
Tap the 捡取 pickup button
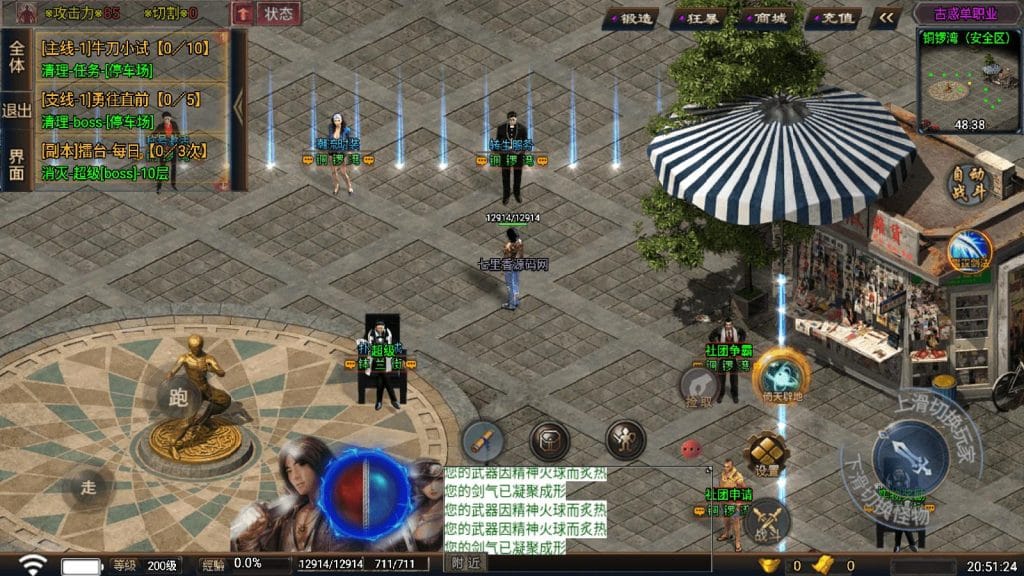[699, 386]
